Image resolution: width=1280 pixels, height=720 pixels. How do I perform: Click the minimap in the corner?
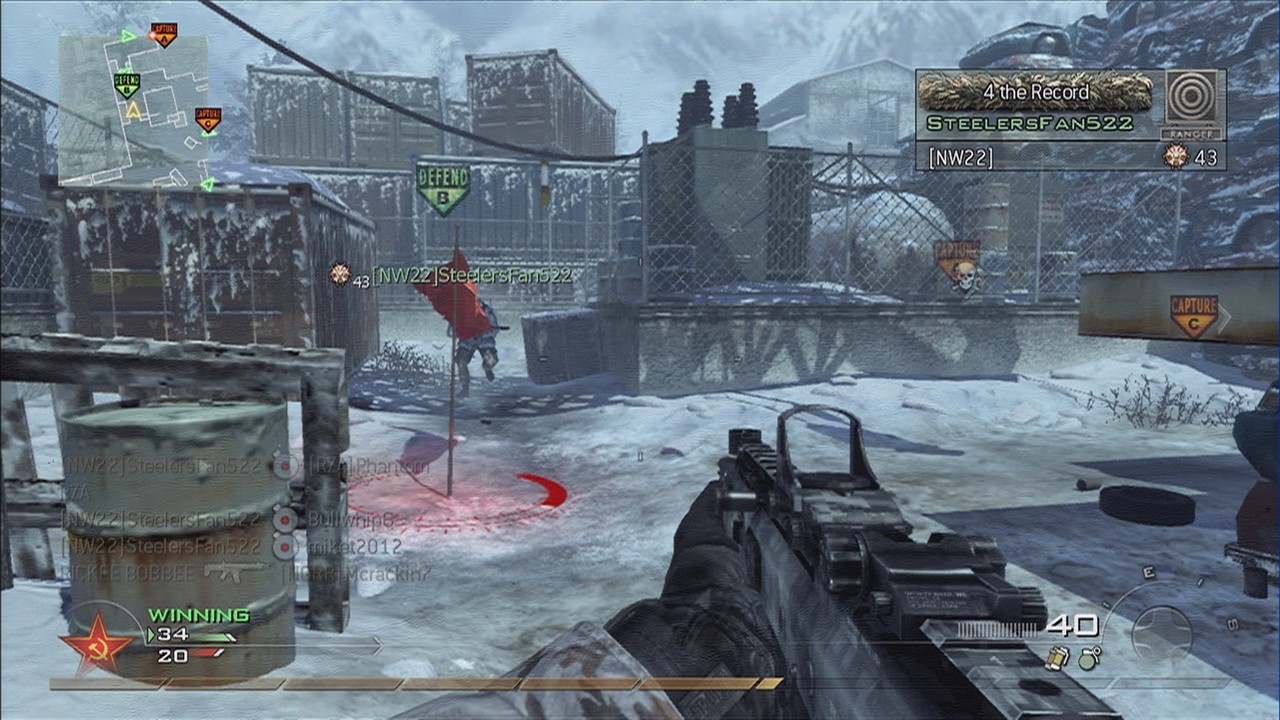134,110
